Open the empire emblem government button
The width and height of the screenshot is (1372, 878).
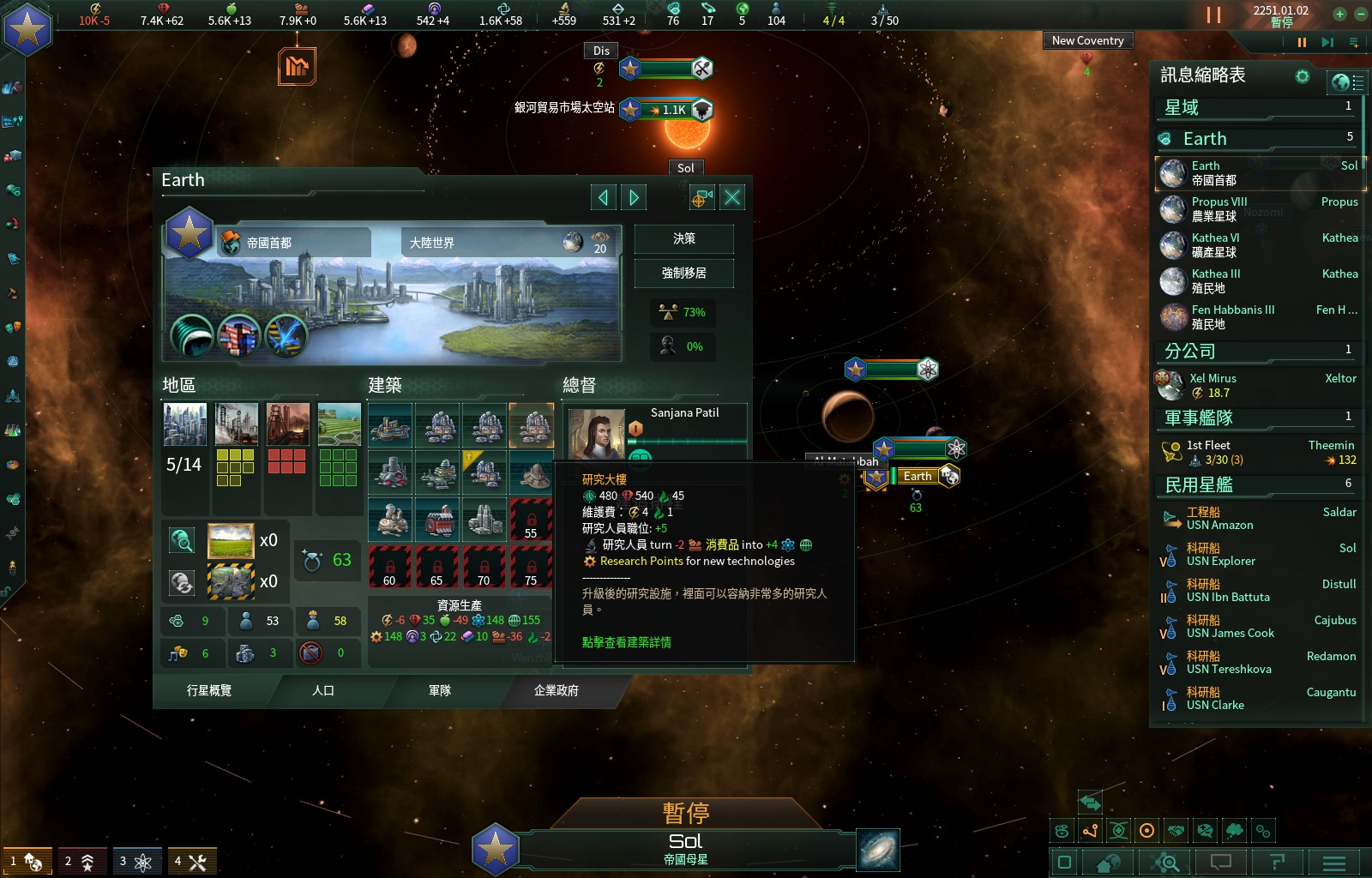pos(27,30)
